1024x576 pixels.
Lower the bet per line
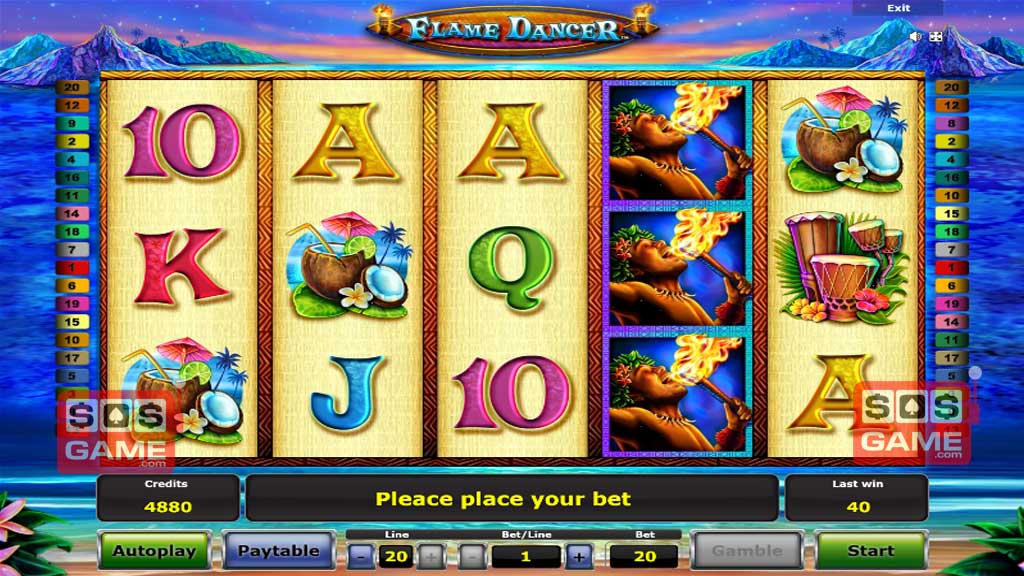(472, 557)
